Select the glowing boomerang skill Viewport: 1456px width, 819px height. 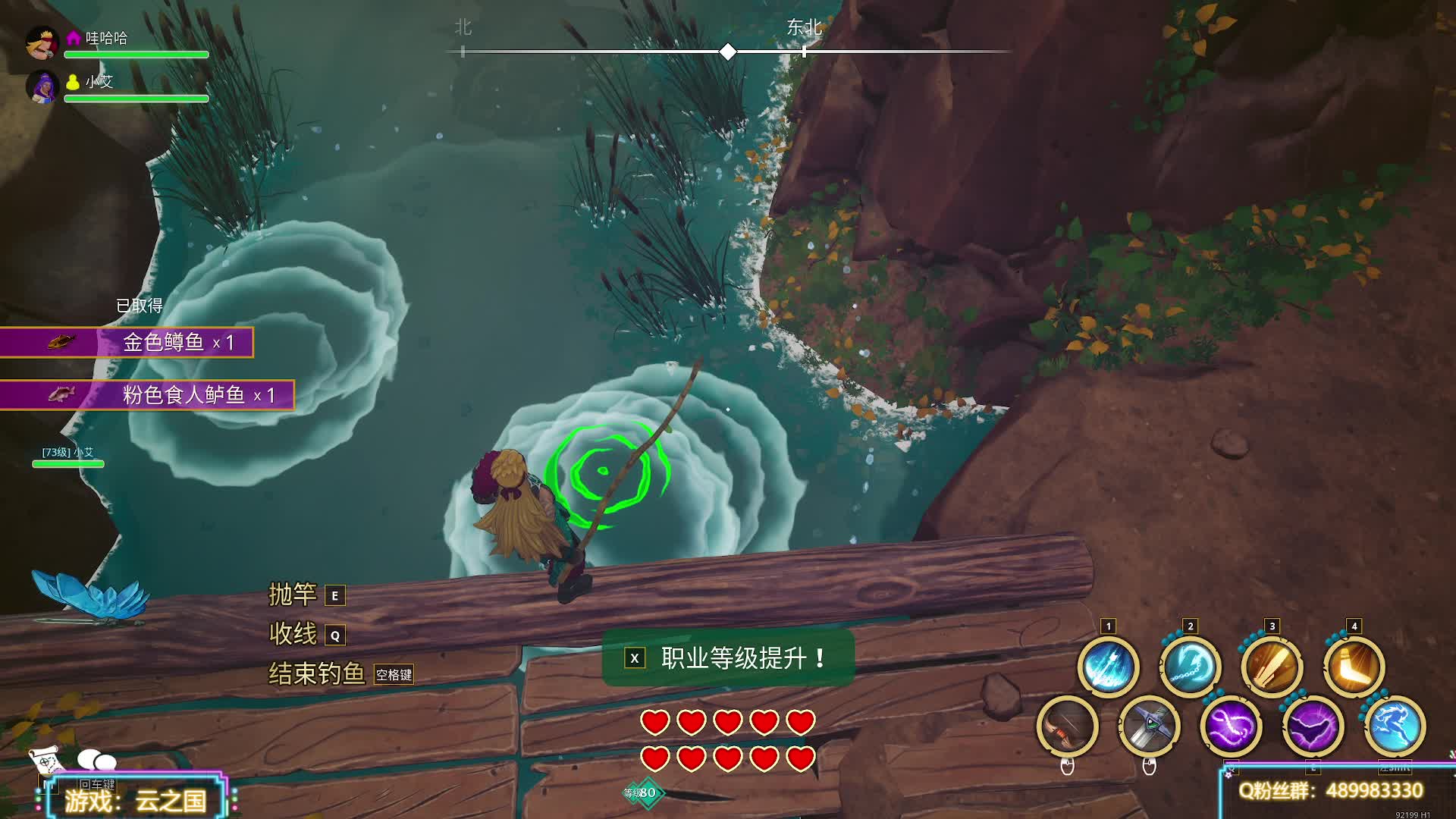tap(1354, 667)
